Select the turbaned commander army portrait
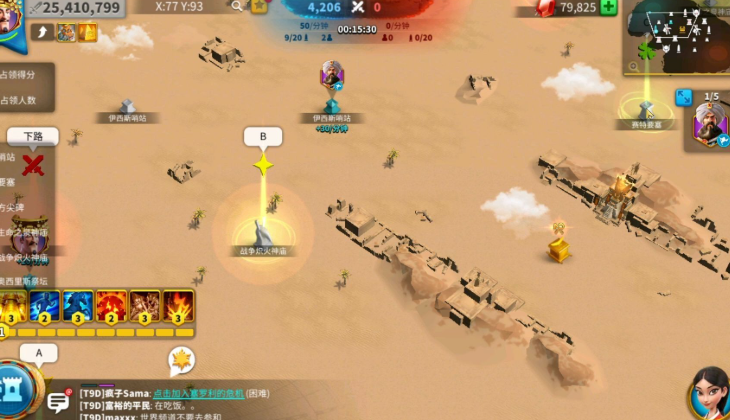 (709, 127)
